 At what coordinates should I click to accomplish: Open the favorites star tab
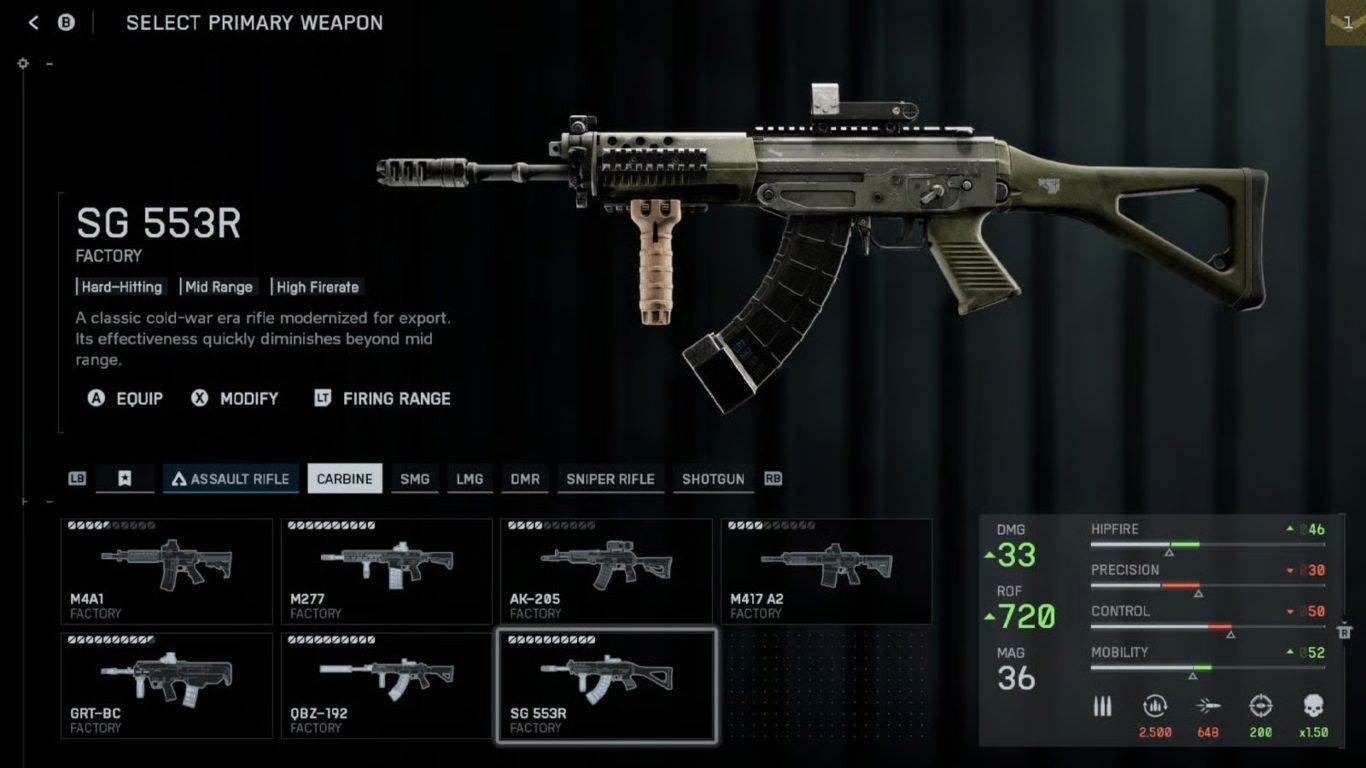(124, 479)
